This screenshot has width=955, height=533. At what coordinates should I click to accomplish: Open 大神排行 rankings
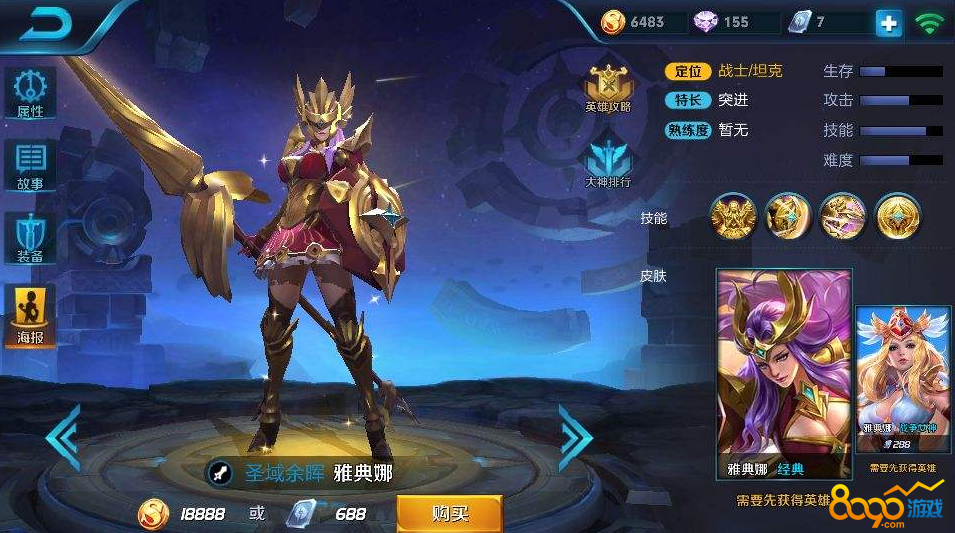(x=608, y=164)
